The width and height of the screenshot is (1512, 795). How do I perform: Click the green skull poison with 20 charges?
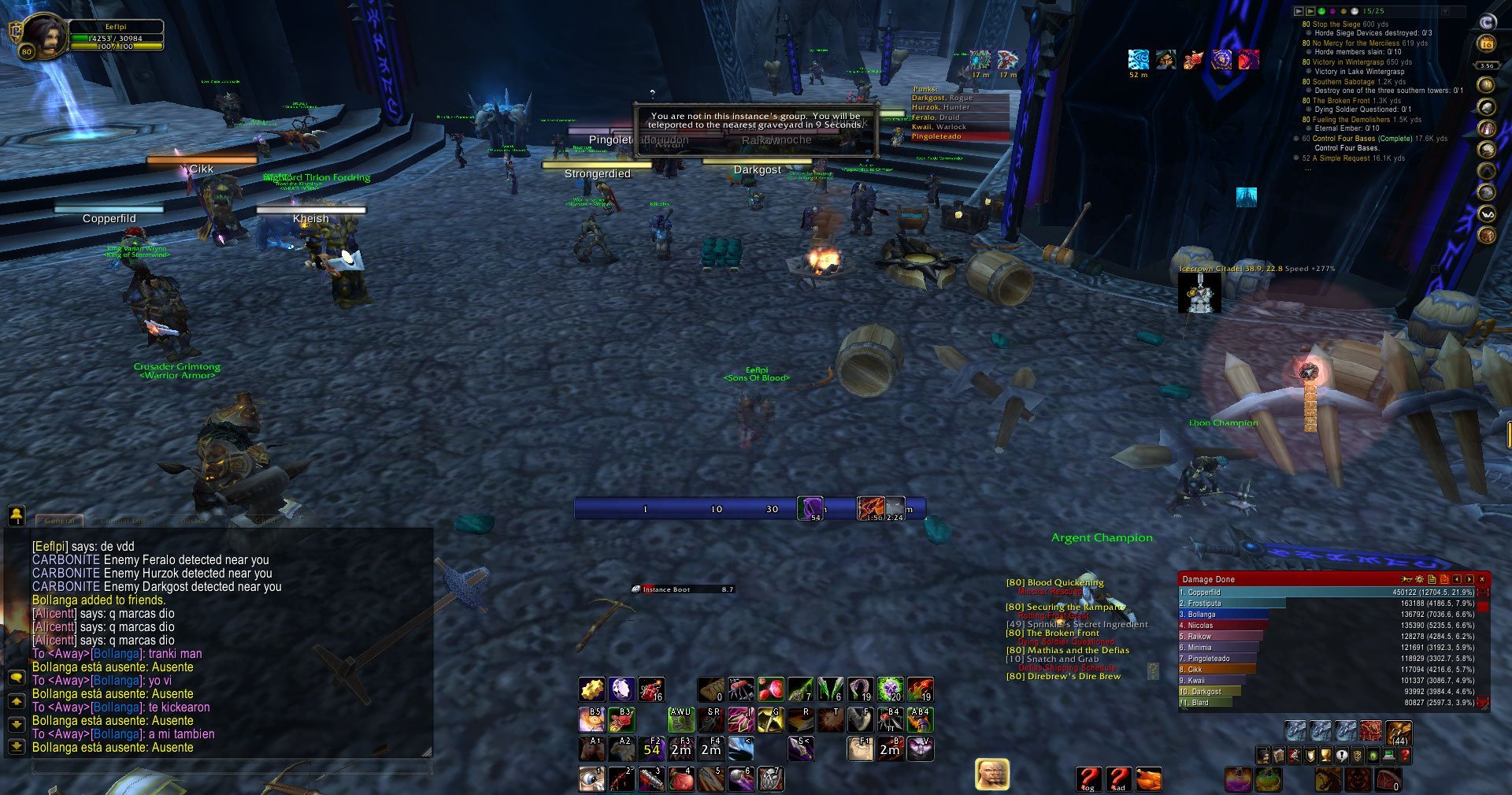click(890, 689)
